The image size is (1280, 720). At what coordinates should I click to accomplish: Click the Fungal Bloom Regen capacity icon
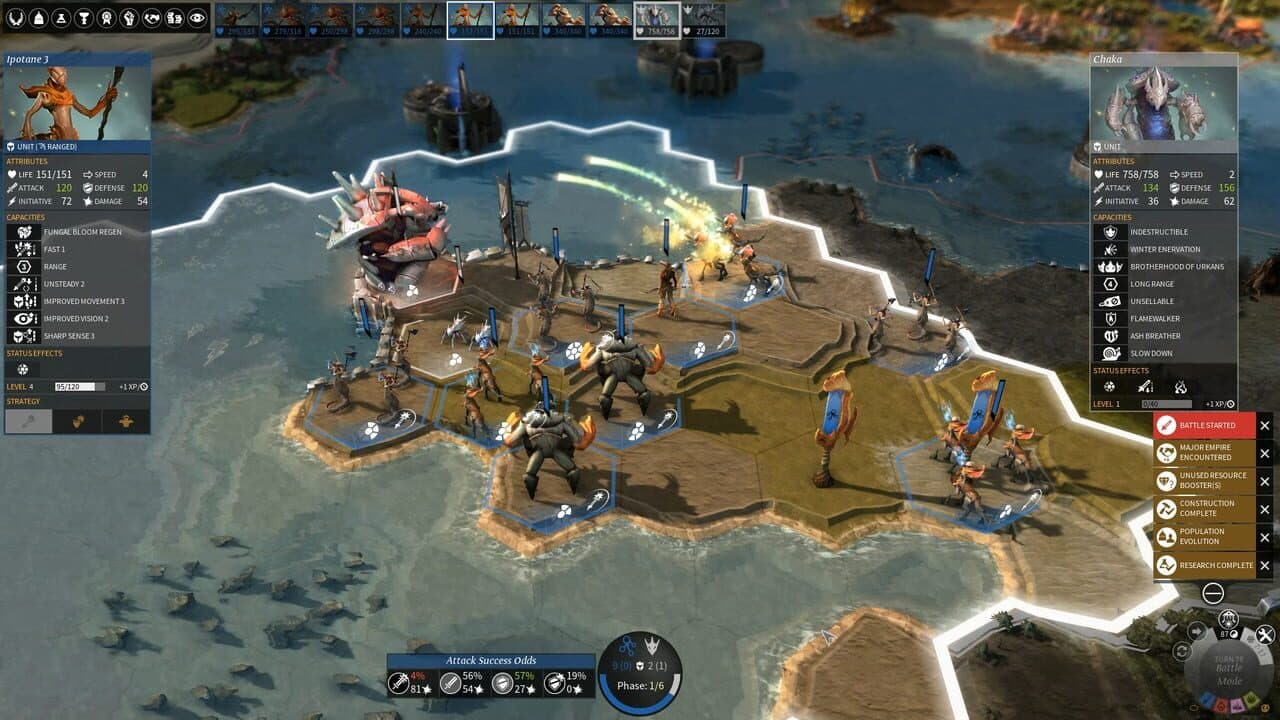pyautogui.click(x=22, y=231)
